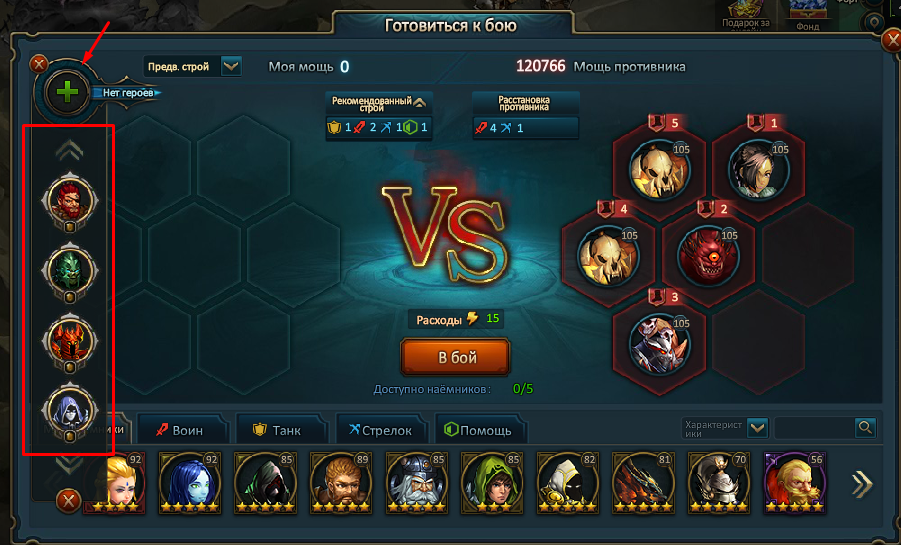Open the Расстановка противника panel
Viewport: 901px width, 545px height.
coord(525,102)
